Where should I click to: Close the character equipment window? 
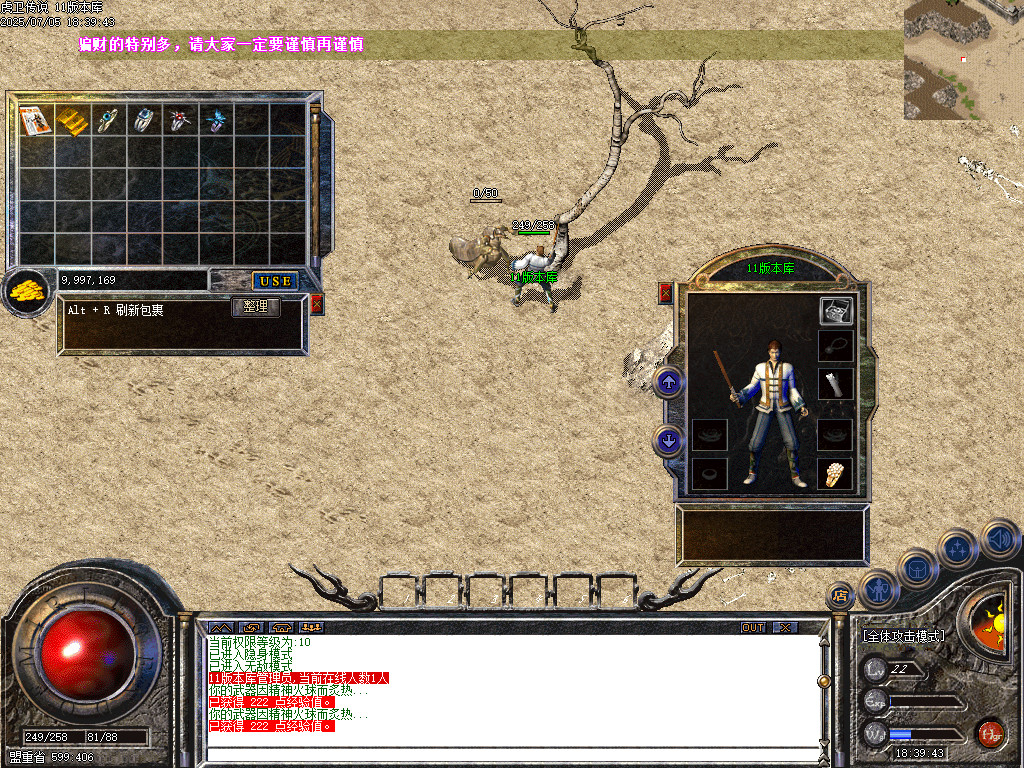click(x=666, y=293)
